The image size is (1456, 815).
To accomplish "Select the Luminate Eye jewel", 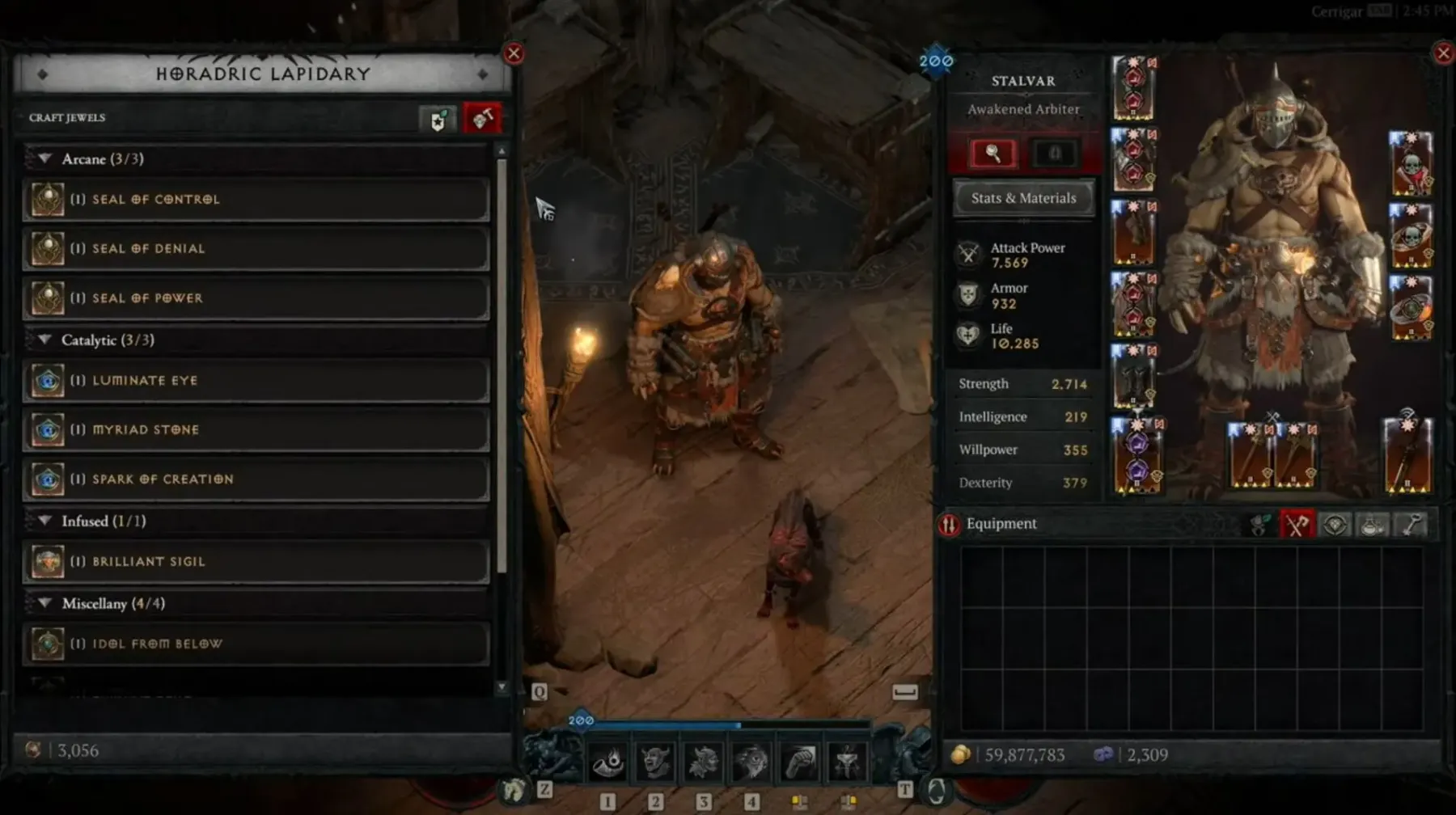I will tap(256, 381).
